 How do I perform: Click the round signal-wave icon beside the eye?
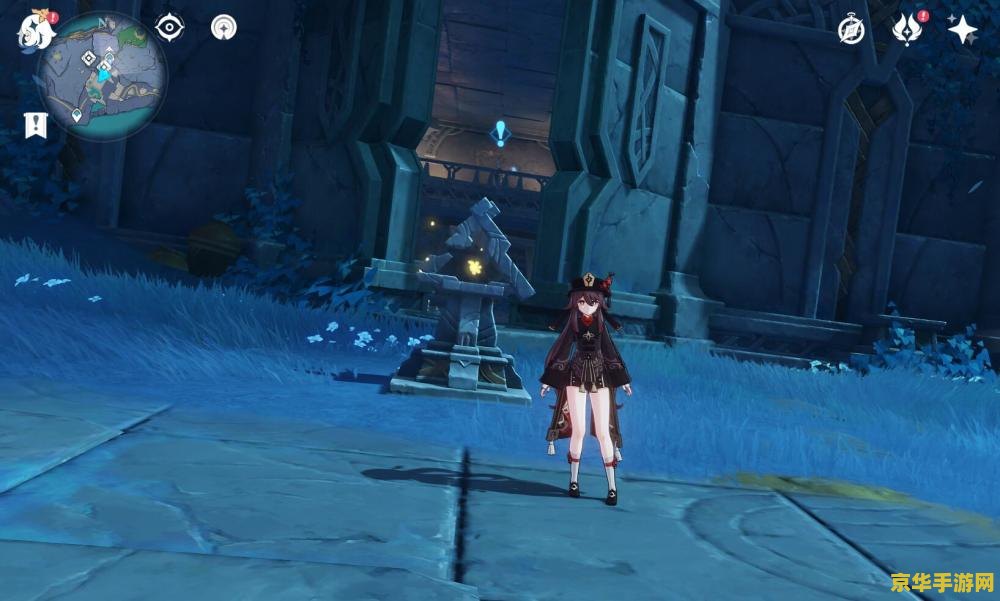coord(224,27)
